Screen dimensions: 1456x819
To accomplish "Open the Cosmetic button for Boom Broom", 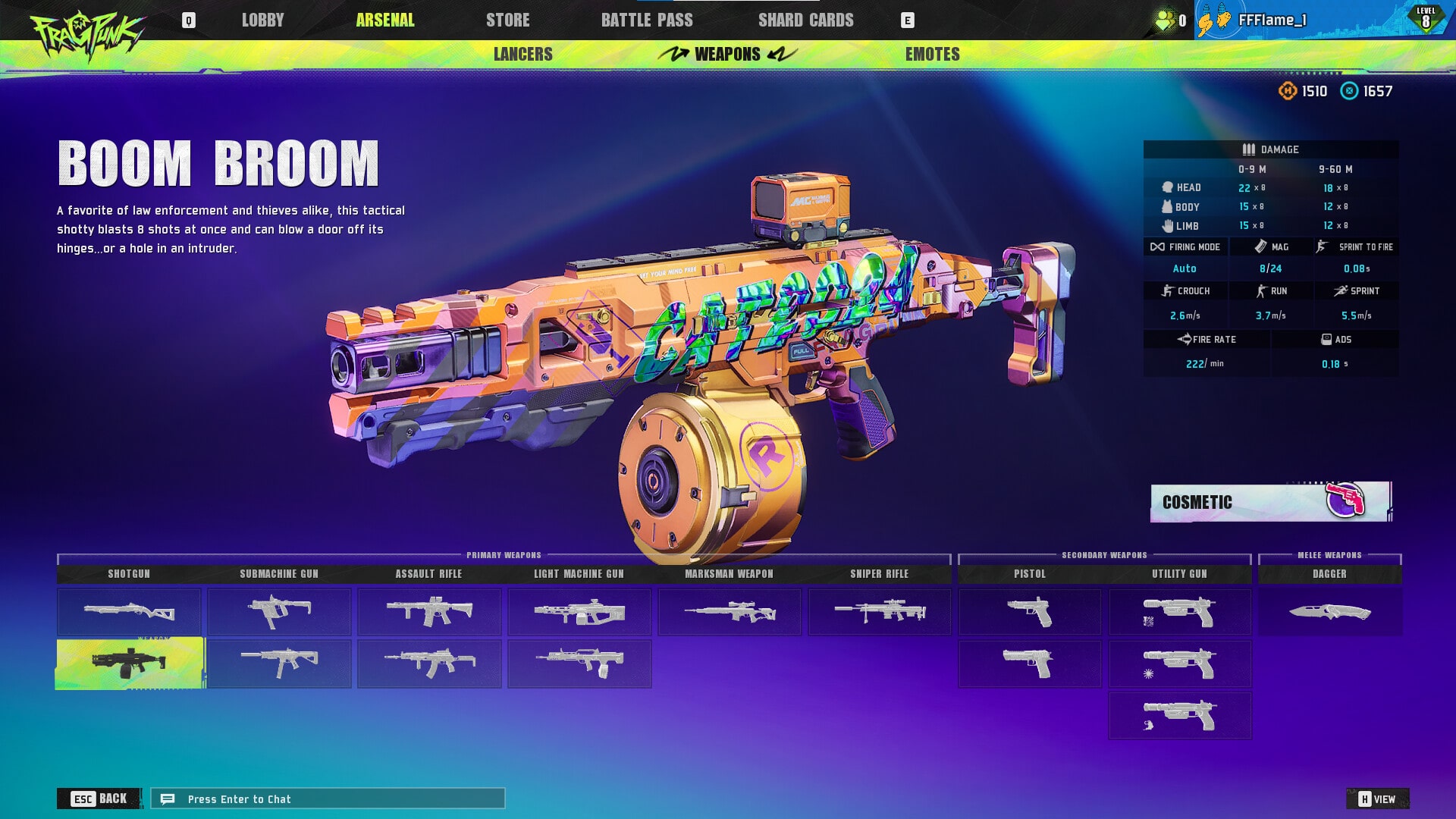I will click(1270, 502).
